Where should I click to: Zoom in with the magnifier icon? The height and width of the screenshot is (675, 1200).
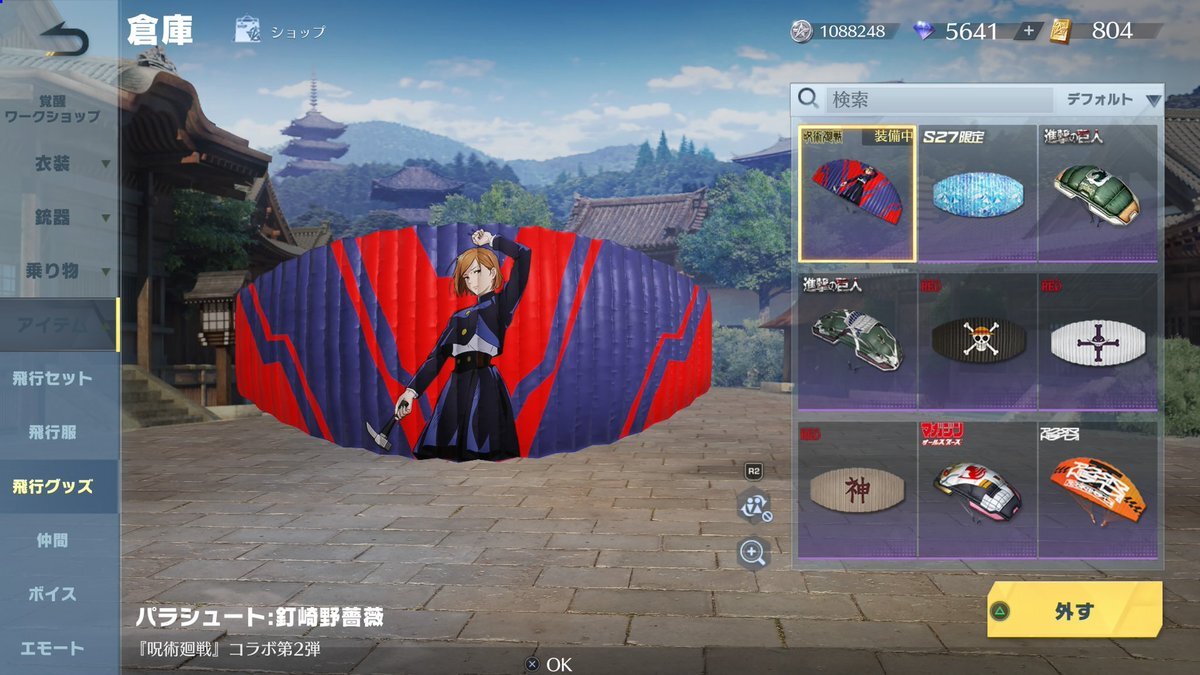752,551
